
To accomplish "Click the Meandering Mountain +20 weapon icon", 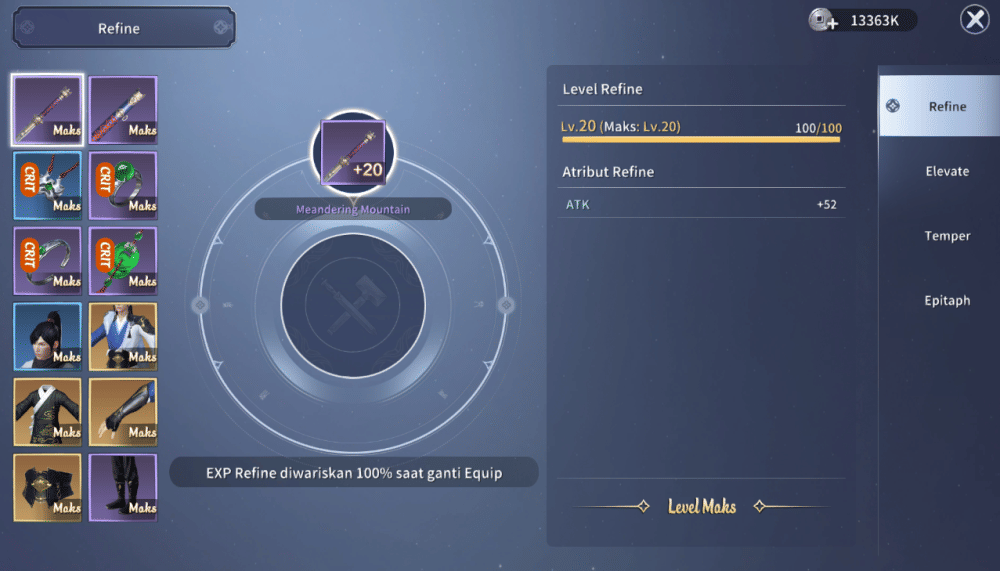I will [x=353, y=153].
